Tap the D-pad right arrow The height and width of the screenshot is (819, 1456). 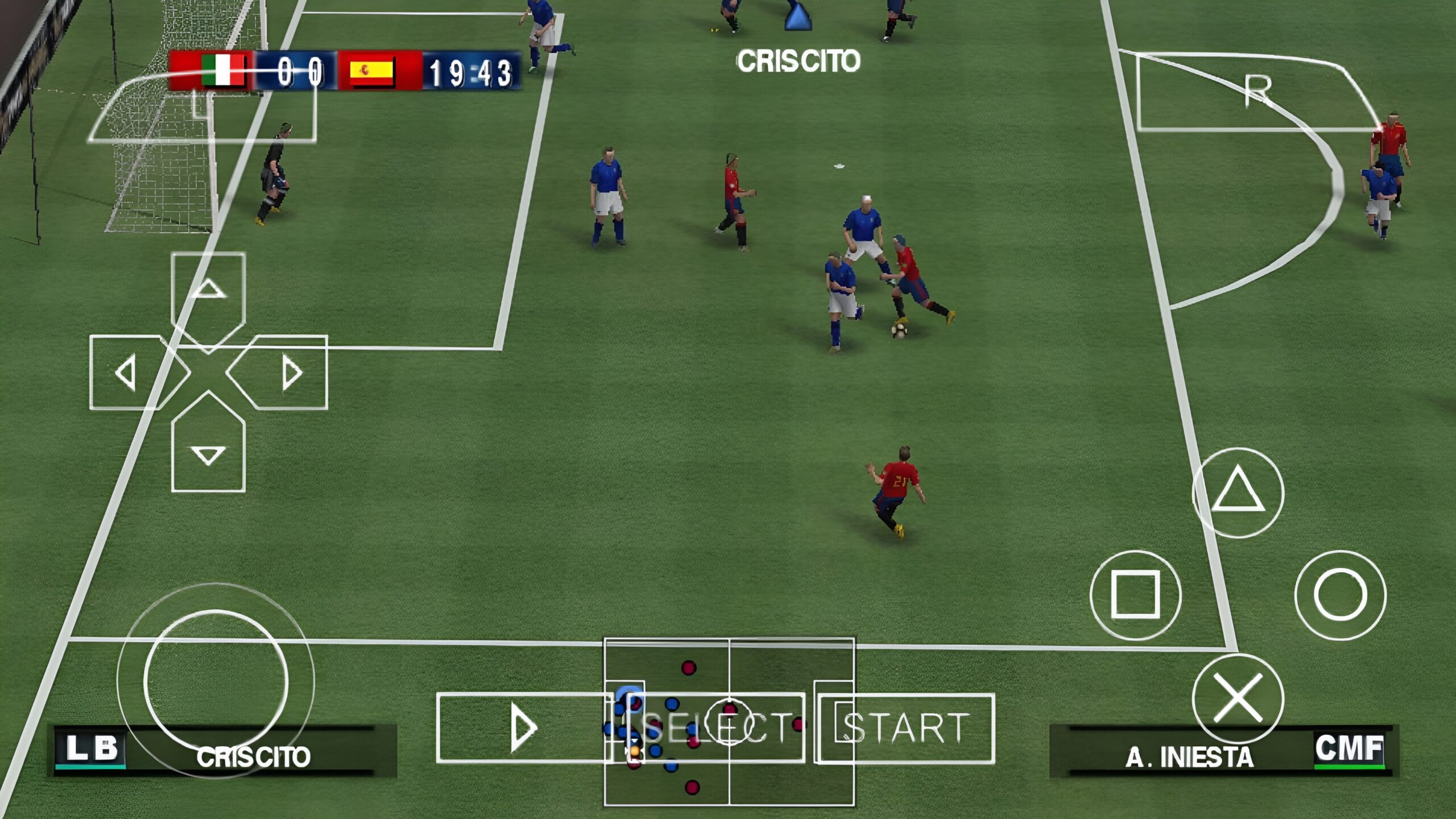pyautogui.click(x=290, y=373)
